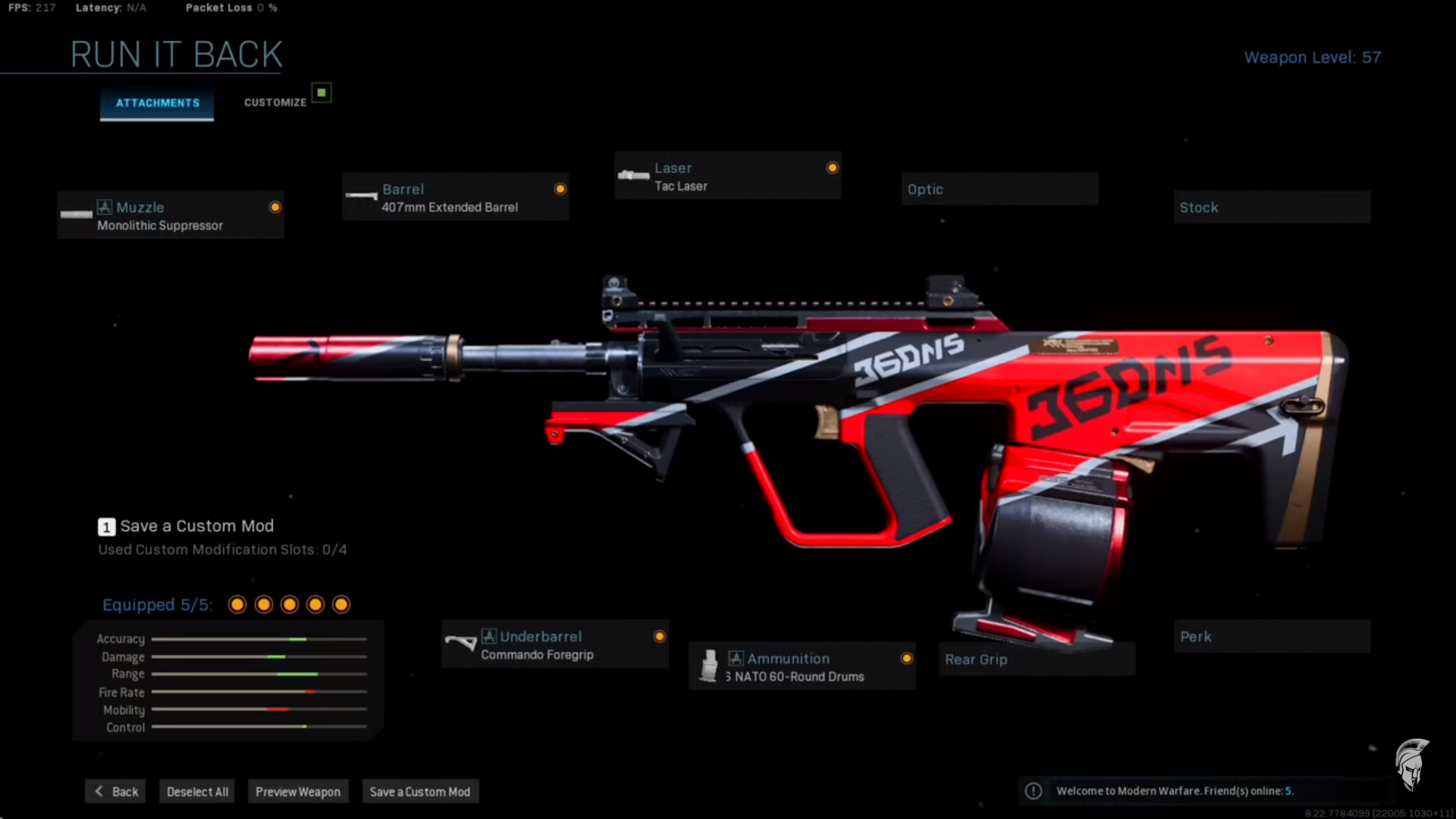Open the Optic attachment slot

999,189
